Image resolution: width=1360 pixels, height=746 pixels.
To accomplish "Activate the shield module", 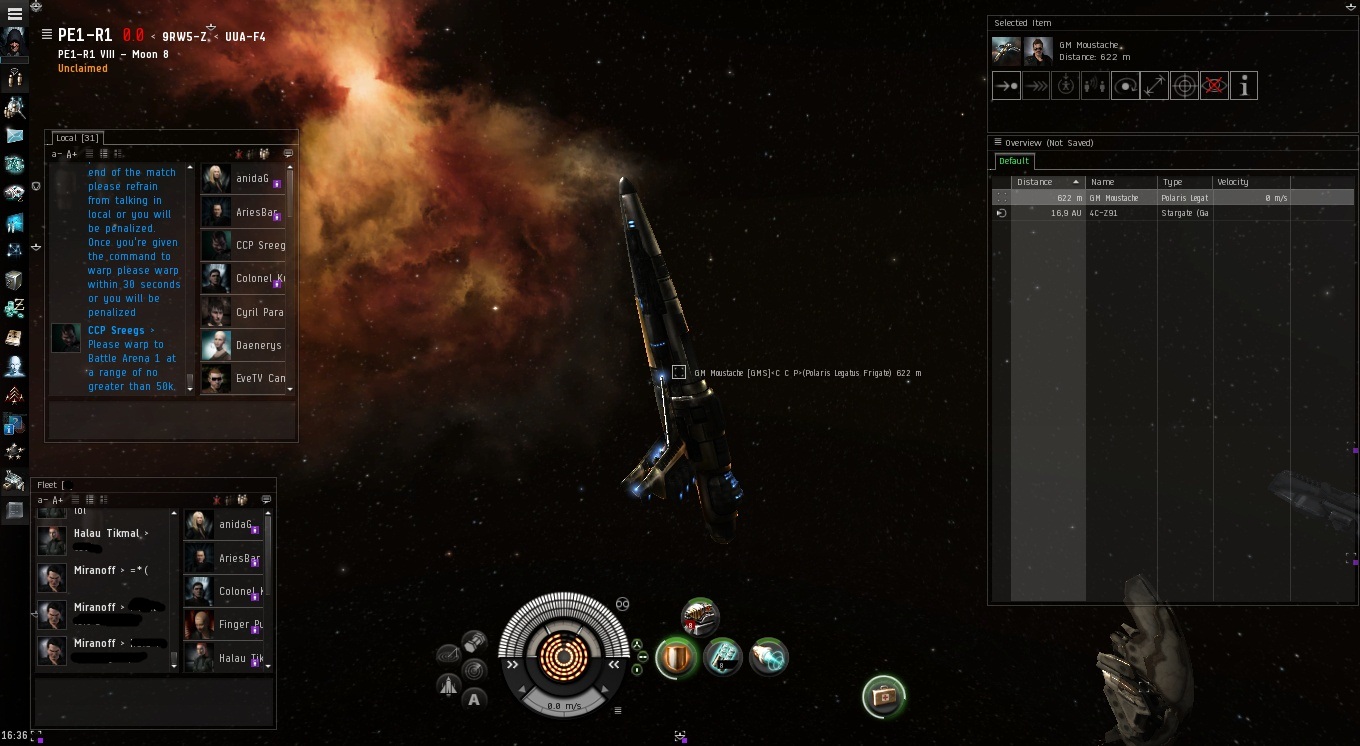I will coord(675,657).
